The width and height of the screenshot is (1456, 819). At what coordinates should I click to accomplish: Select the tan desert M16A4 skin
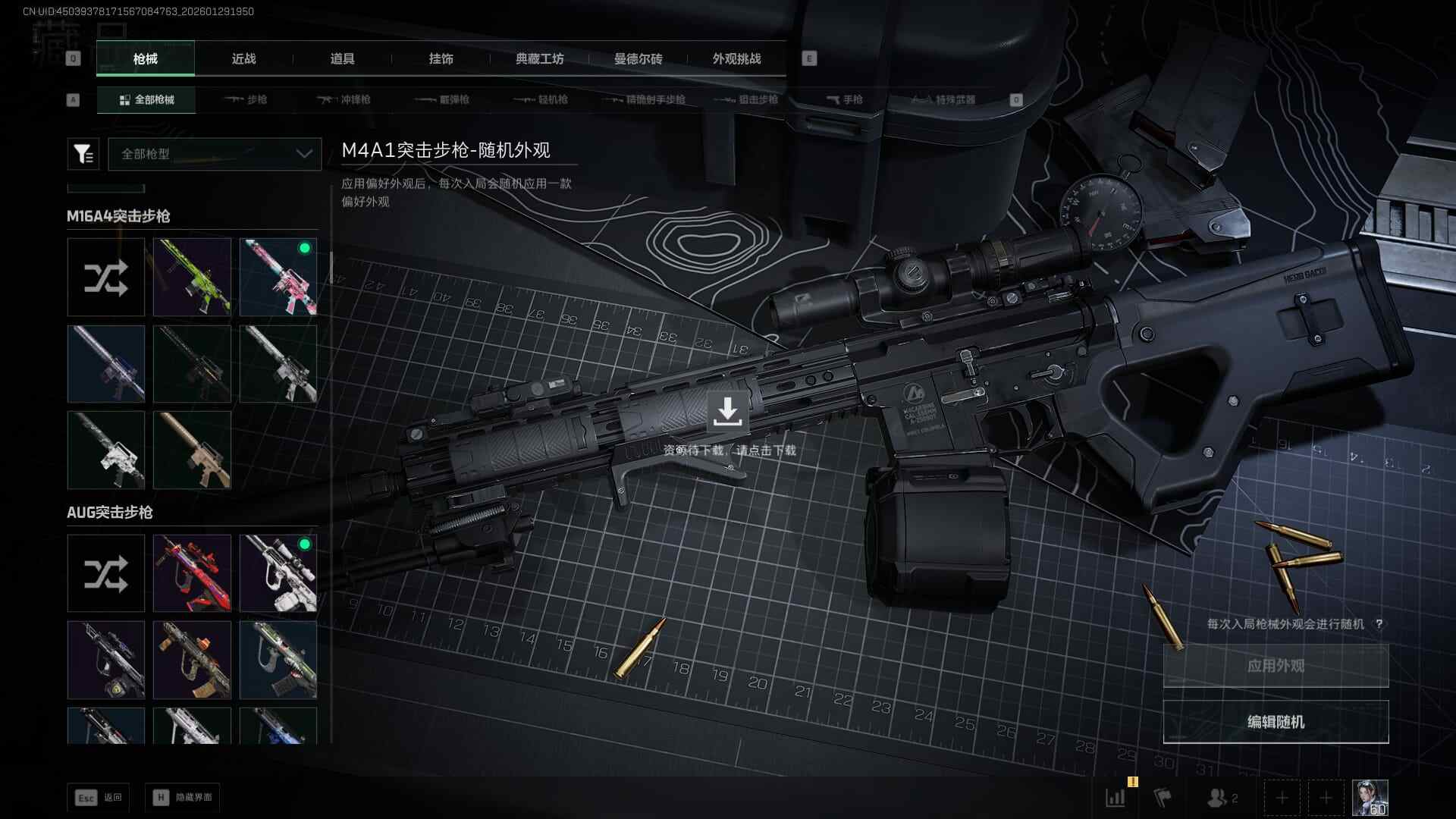tap(192, 450)
